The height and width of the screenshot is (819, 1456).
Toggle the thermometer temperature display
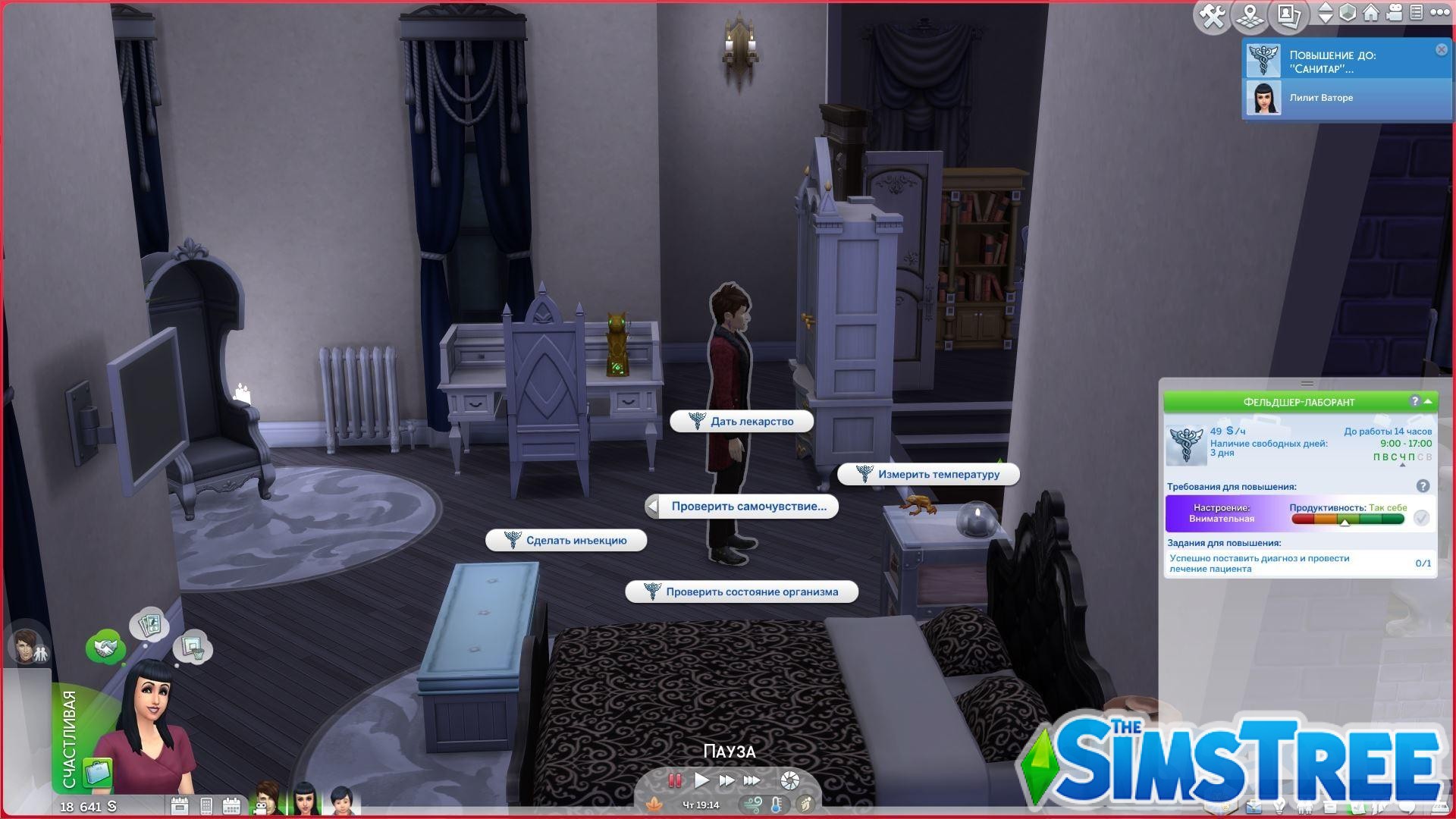point(777,805)
